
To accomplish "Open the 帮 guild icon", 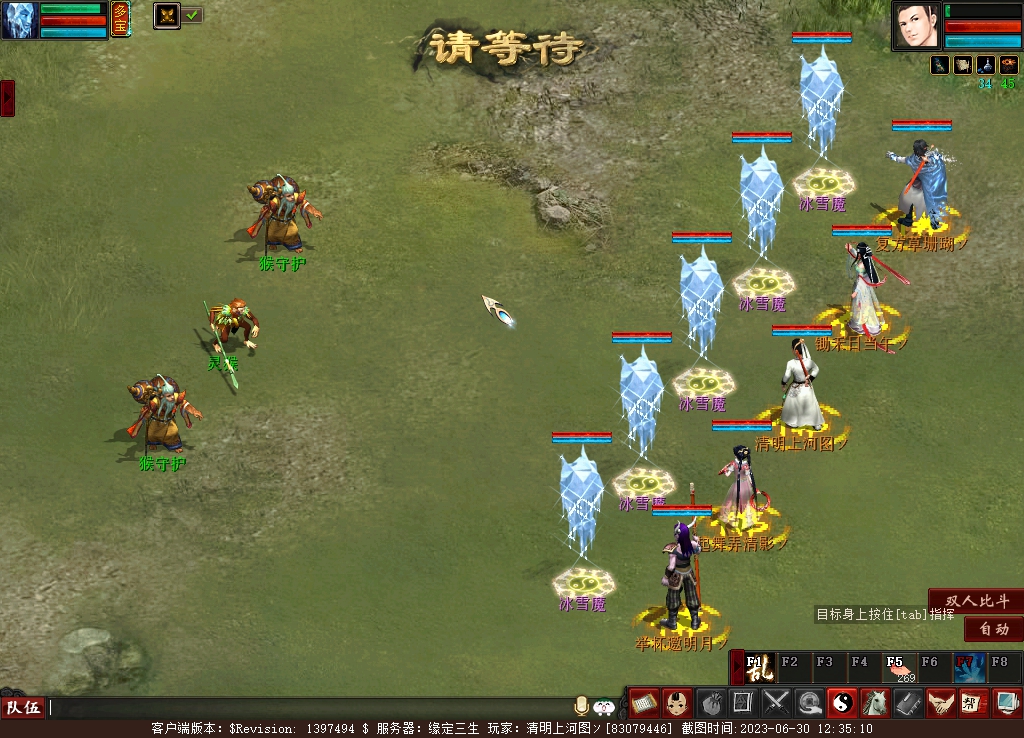I will 973,703.
